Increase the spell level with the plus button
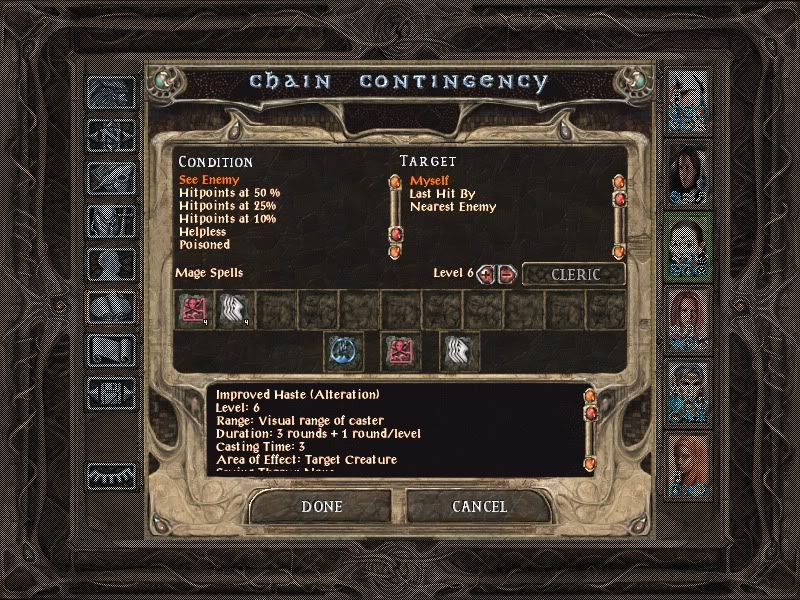The width and height of the screenshot is (800, 600). pyautogui.click(x=487, y=274)
